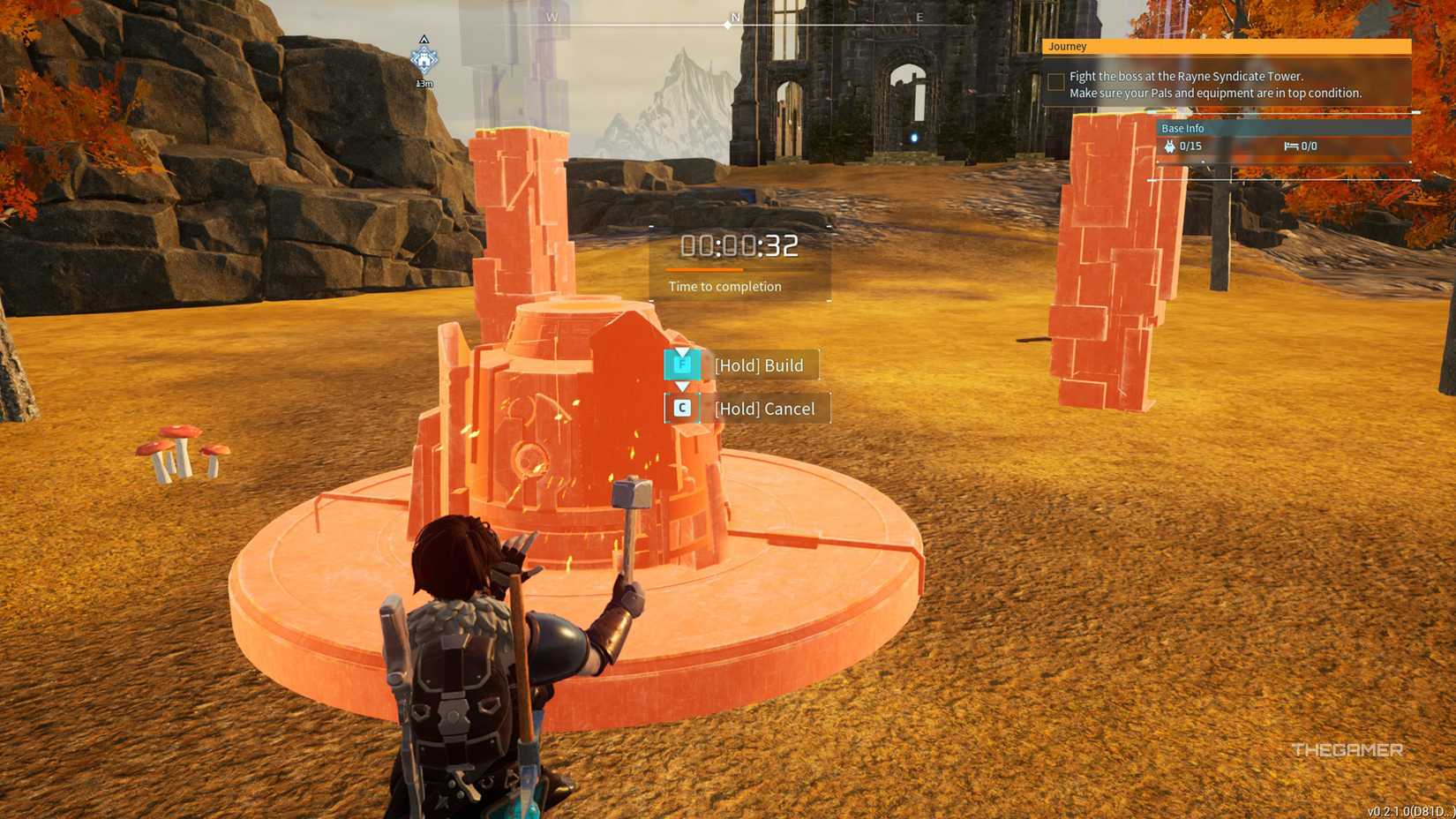Image resolution: width=1456 pixels, height=819 pixels.
Task: Click the tower waypoint marker icon
Action: coord(424,60)
